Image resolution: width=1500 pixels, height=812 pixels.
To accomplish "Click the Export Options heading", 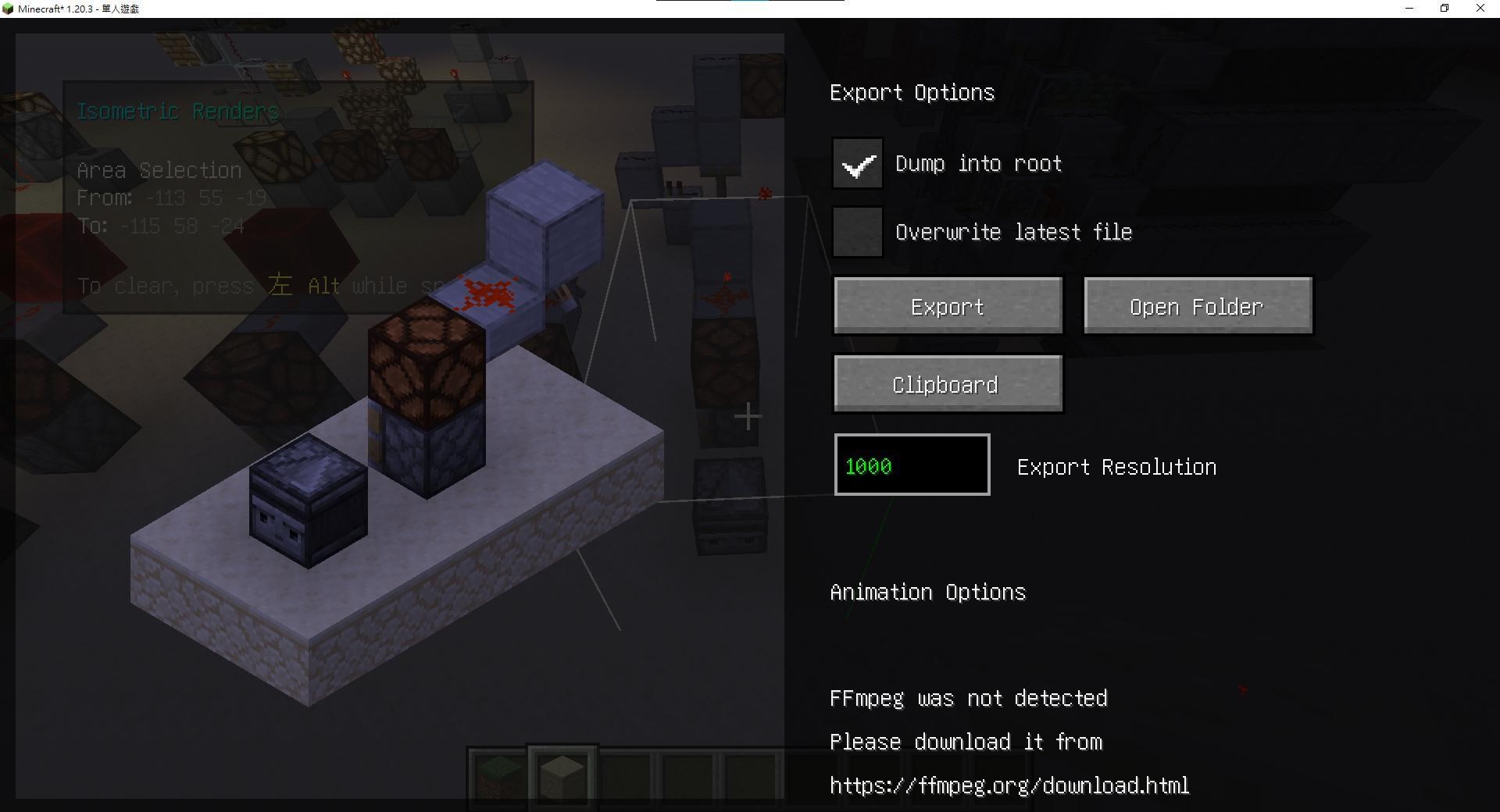I will tap(912, 92).
